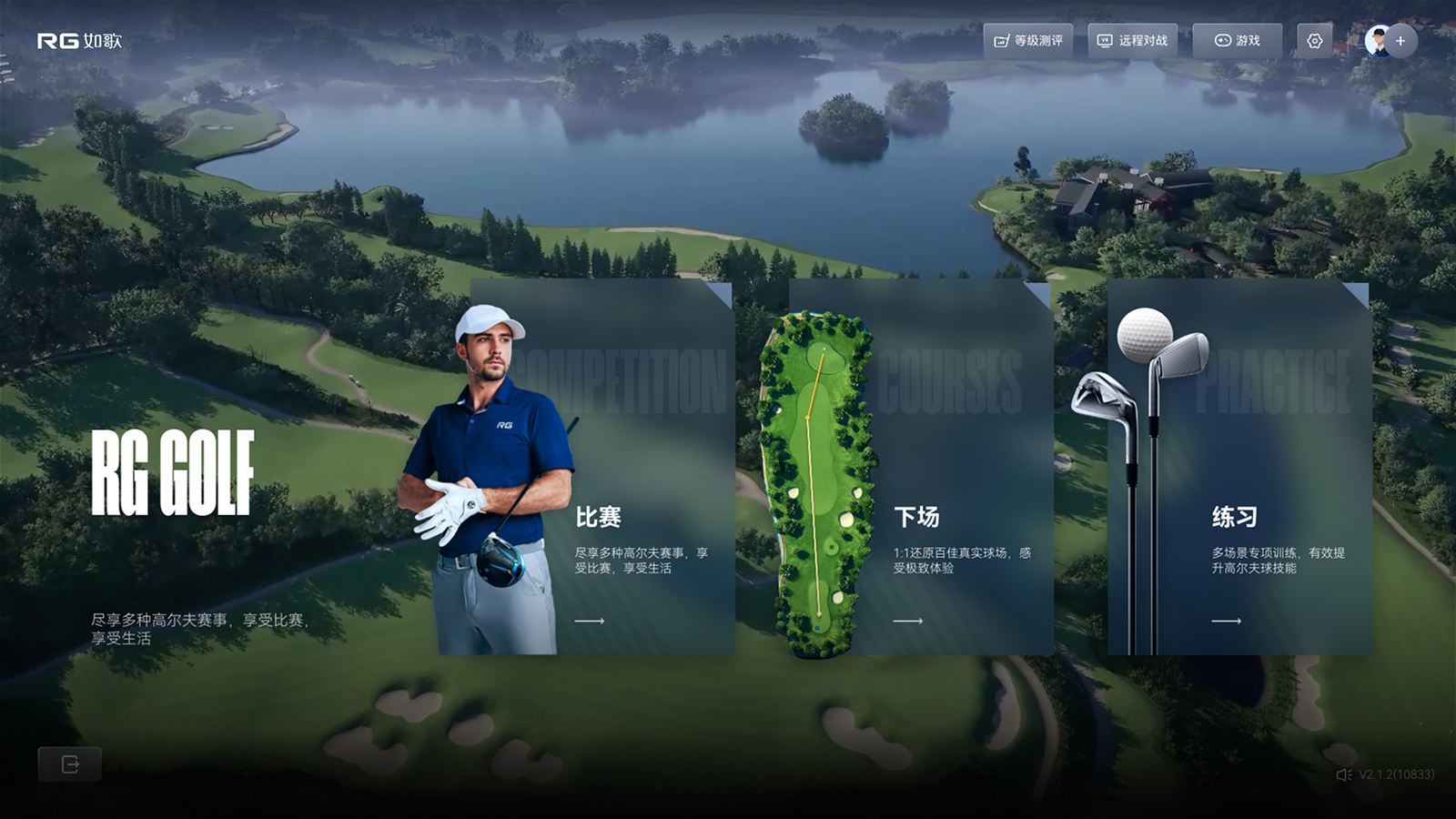Click the exit door button
The width and height of the screenshot is (1456, 819).
click(x=70, y=764)
